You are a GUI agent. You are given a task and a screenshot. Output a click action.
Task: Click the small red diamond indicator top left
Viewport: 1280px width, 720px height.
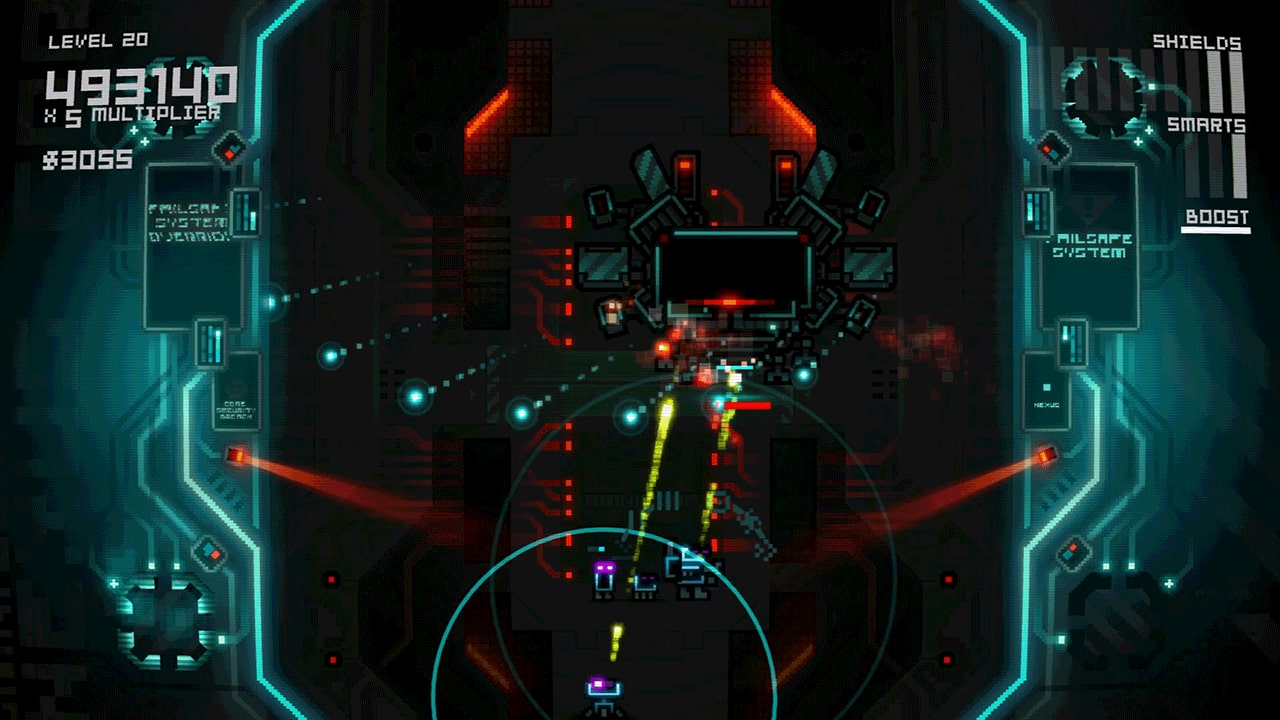click(229, 150)
